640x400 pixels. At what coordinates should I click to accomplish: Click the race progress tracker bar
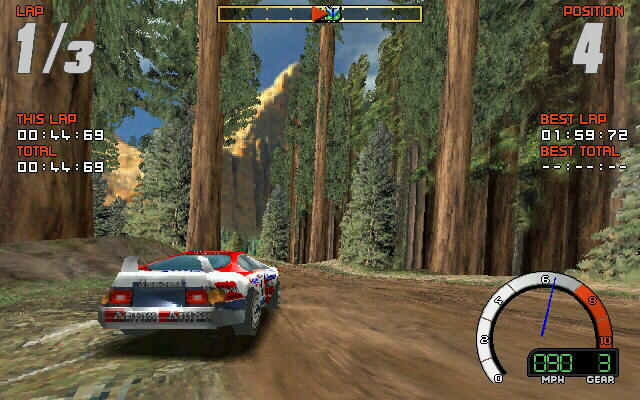point(320,14)
